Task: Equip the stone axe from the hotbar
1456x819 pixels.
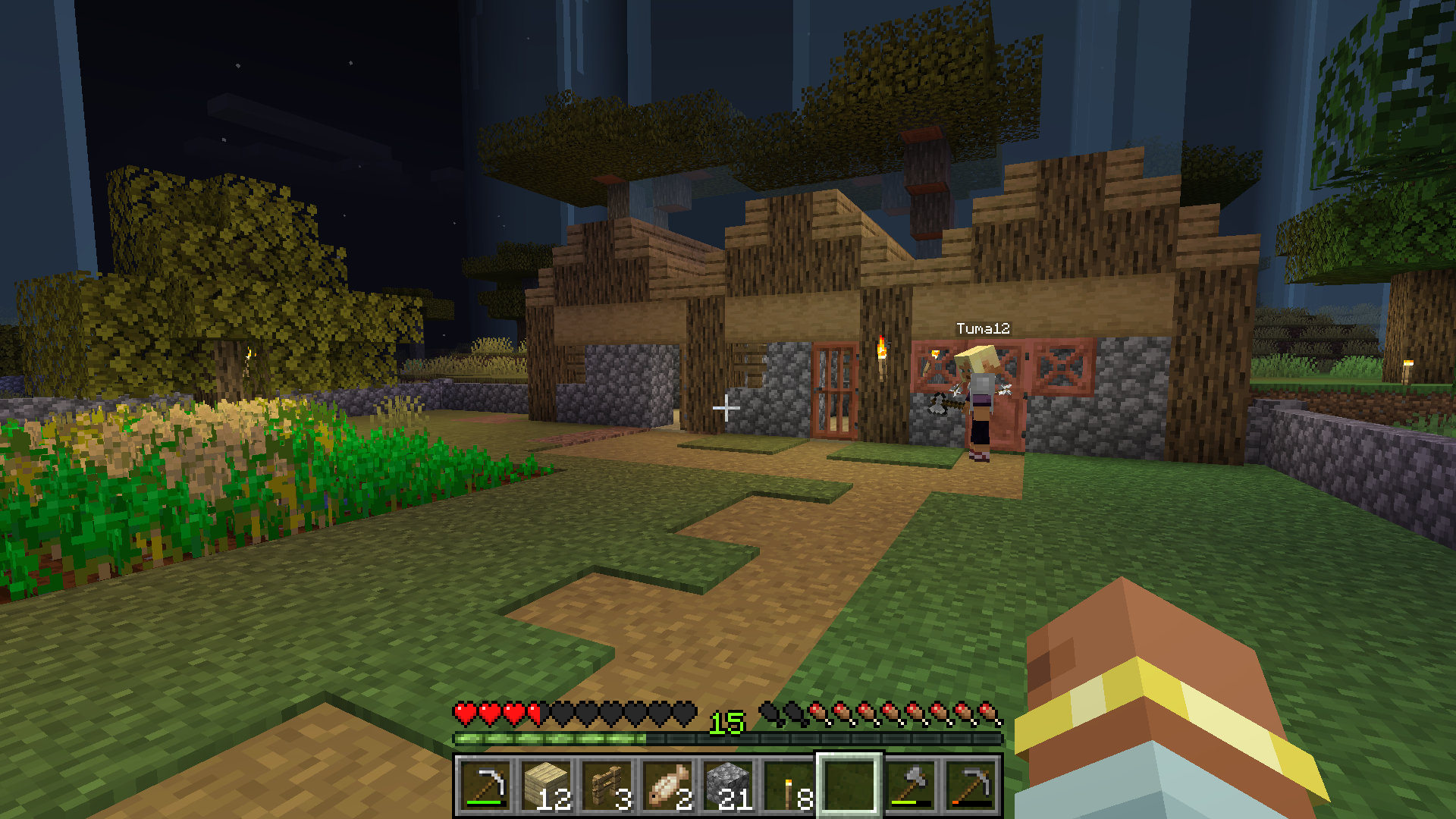Action: click(910, 785)
